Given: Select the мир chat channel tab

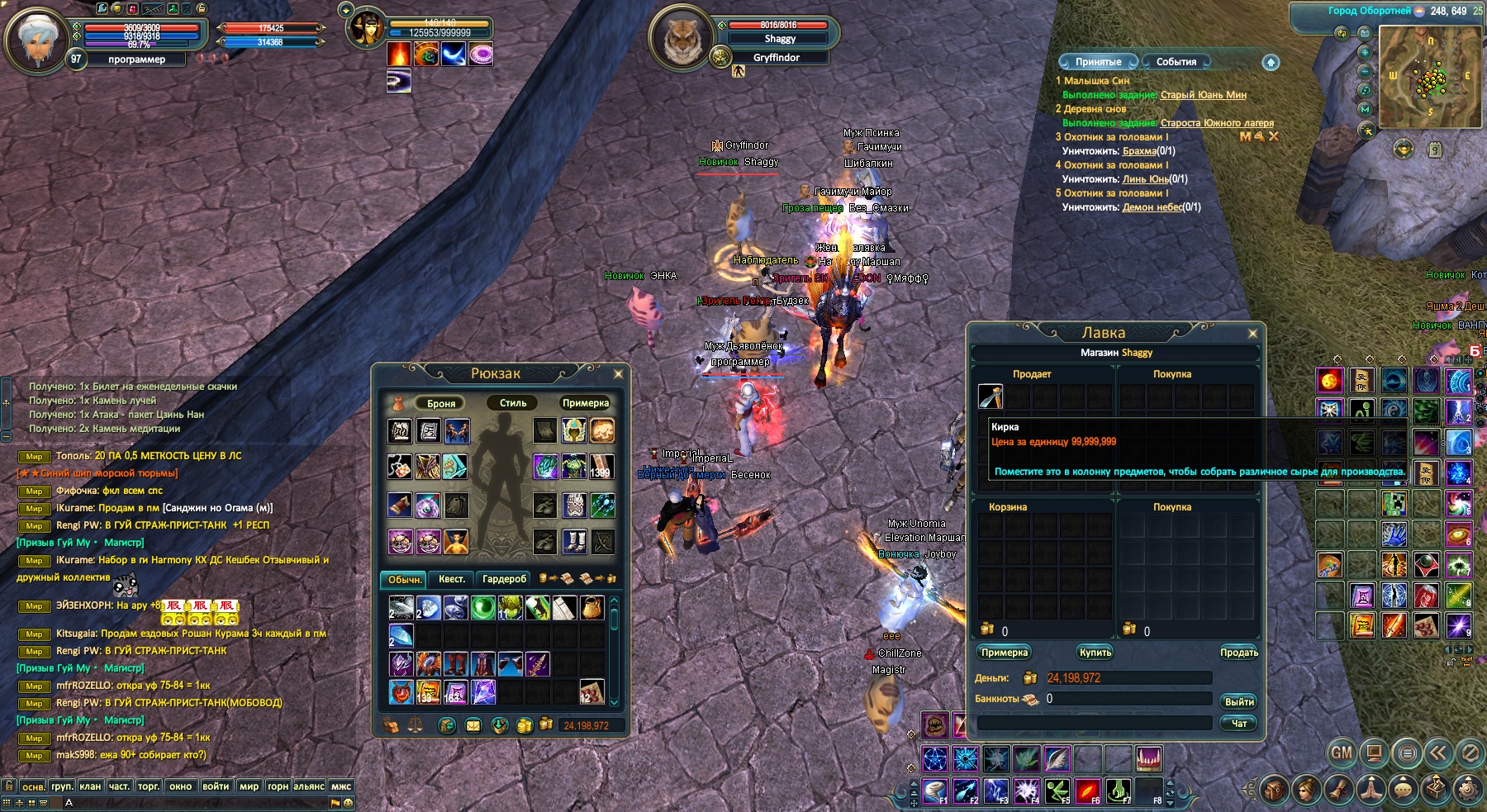Looking at the screenshot, I should [x=249, y=786].
